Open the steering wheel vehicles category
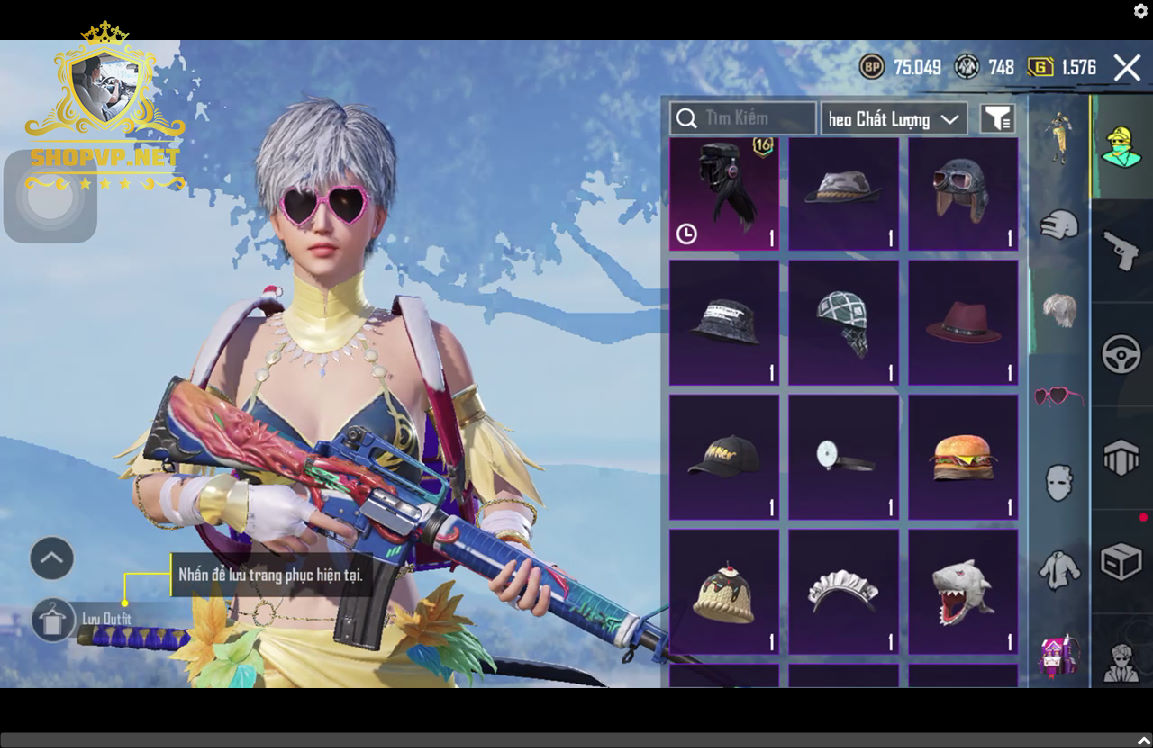The height and width of the screenshot is (748, 1153). point(1121,354)
